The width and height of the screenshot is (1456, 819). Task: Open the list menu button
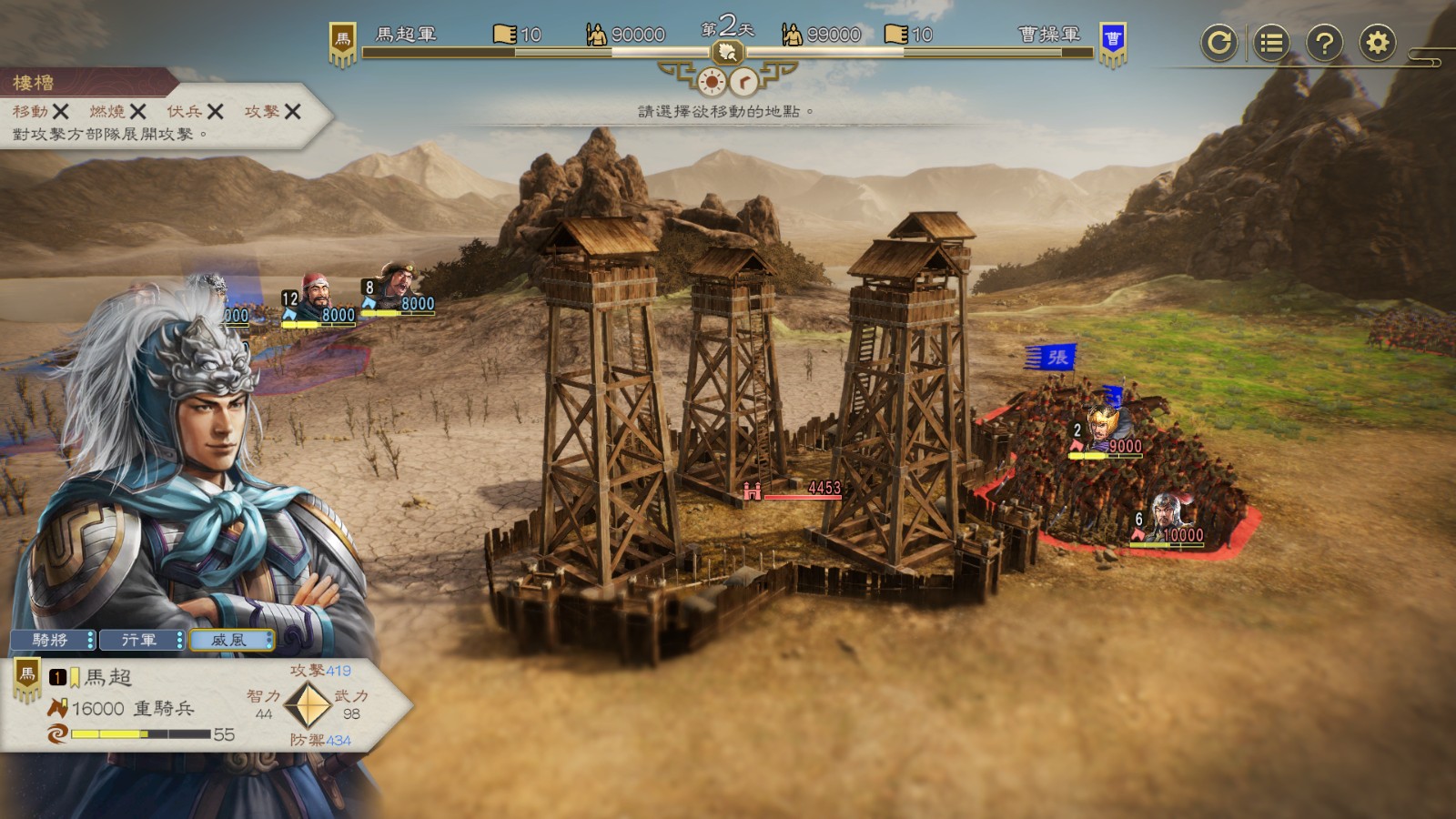[x=1271, y=43]
